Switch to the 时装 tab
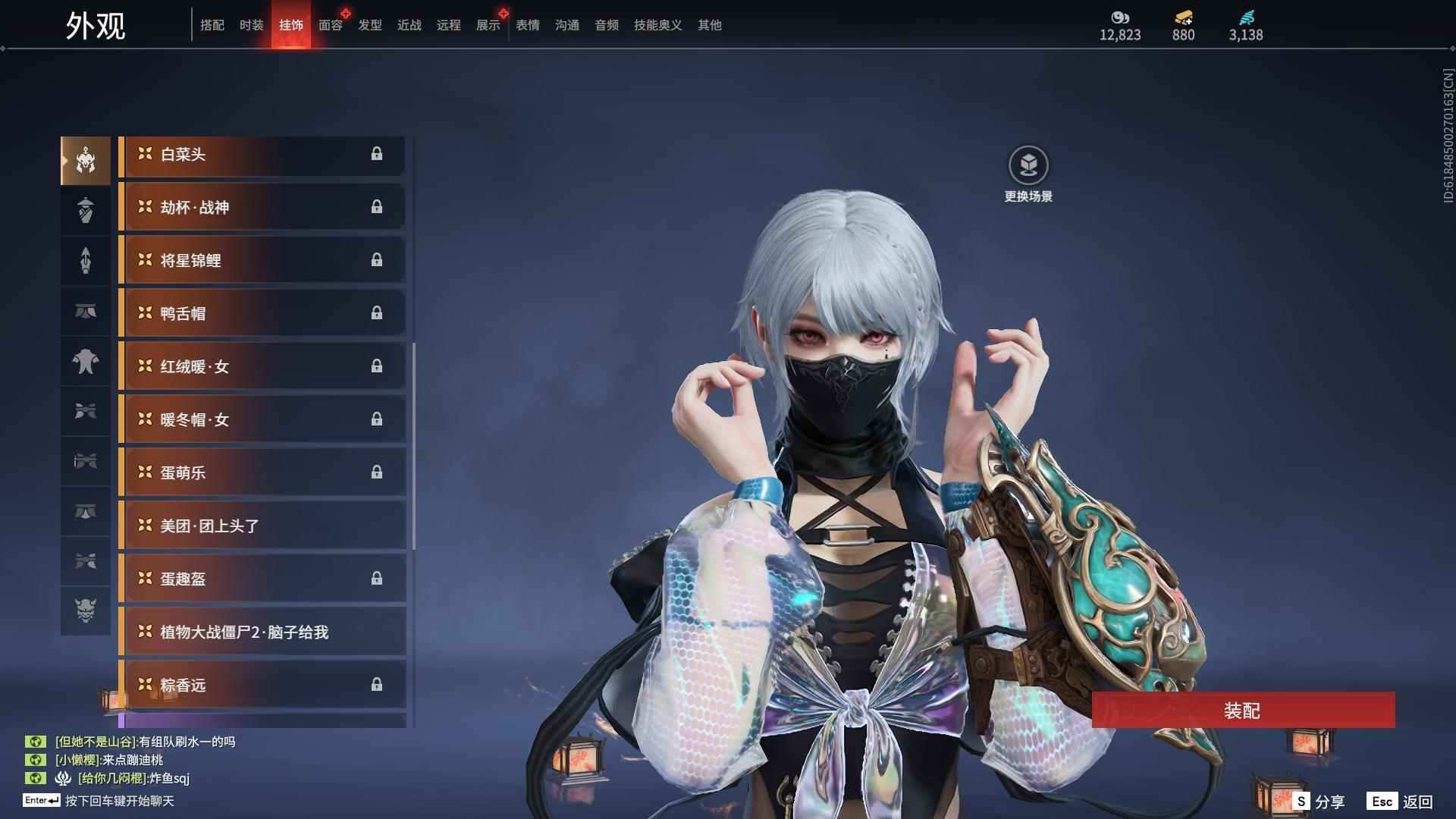The width and height of the screenshot is (1456, 819). 251,25
